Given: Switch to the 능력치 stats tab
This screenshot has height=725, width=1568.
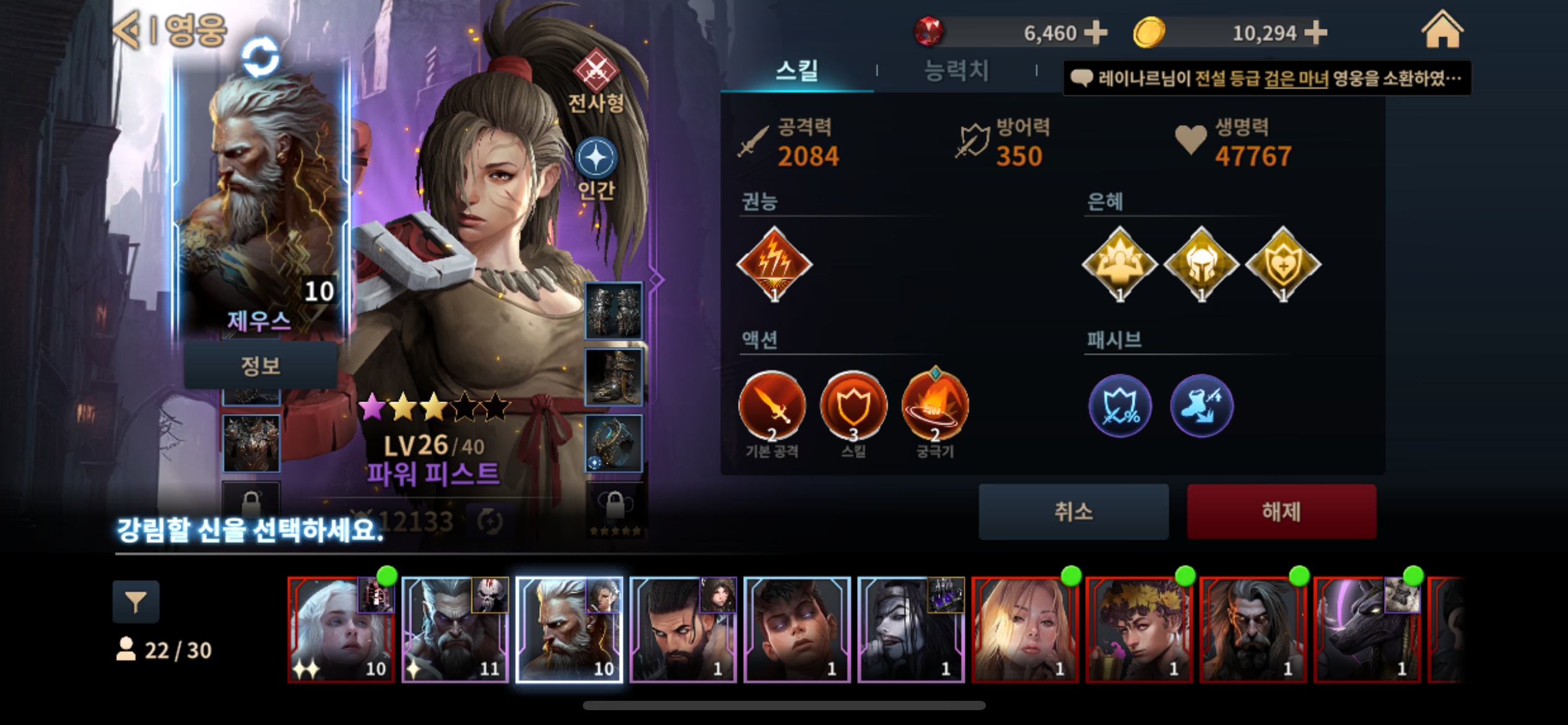Looking at the screenshot, I should 956,71.
